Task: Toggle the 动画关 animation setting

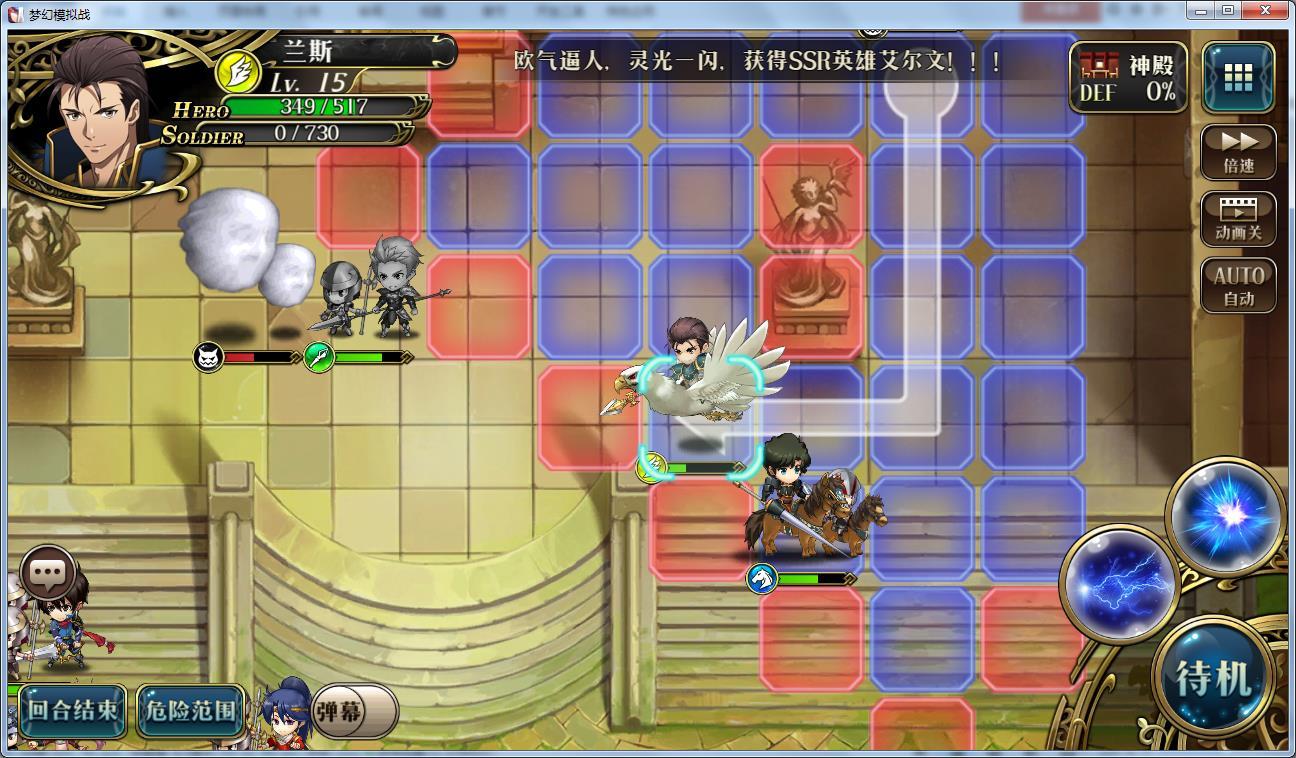Action: tap(1238, 220)
